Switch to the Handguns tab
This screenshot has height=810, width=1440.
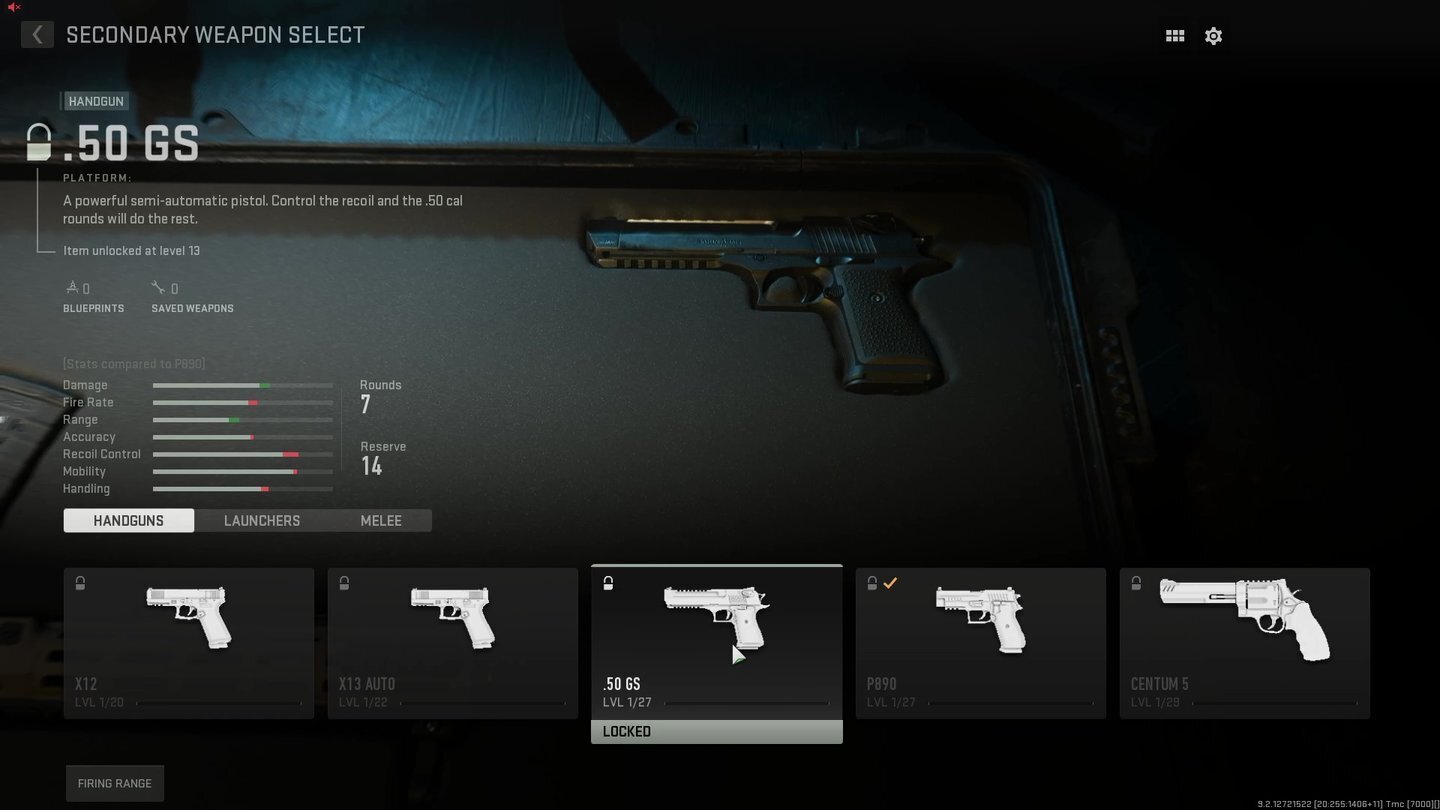[129, 520]
